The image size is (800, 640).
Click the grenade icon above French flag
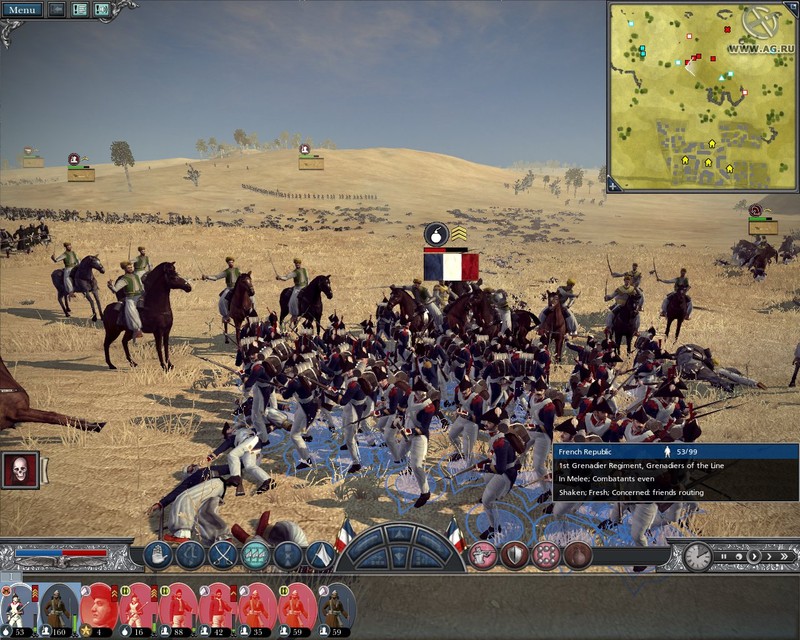pos(436,234)
